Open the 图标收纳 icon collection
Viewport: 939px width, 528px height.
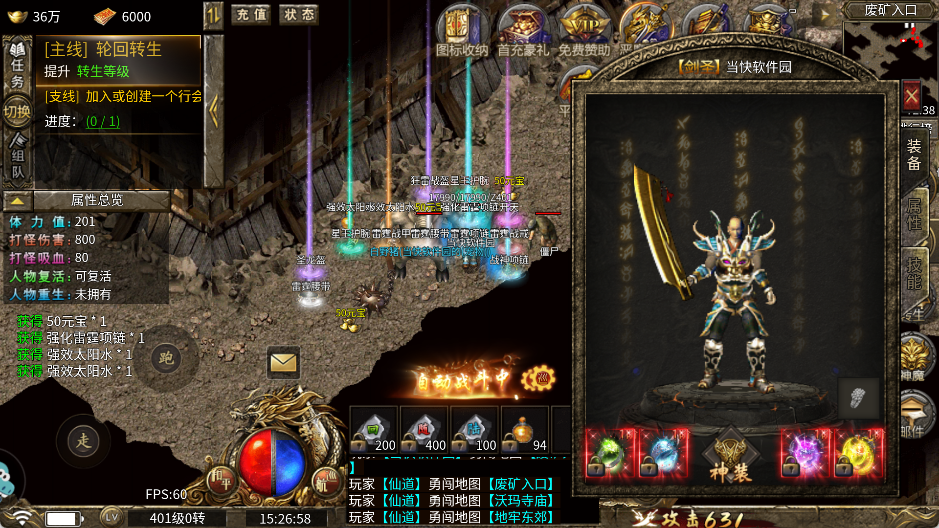462,31
